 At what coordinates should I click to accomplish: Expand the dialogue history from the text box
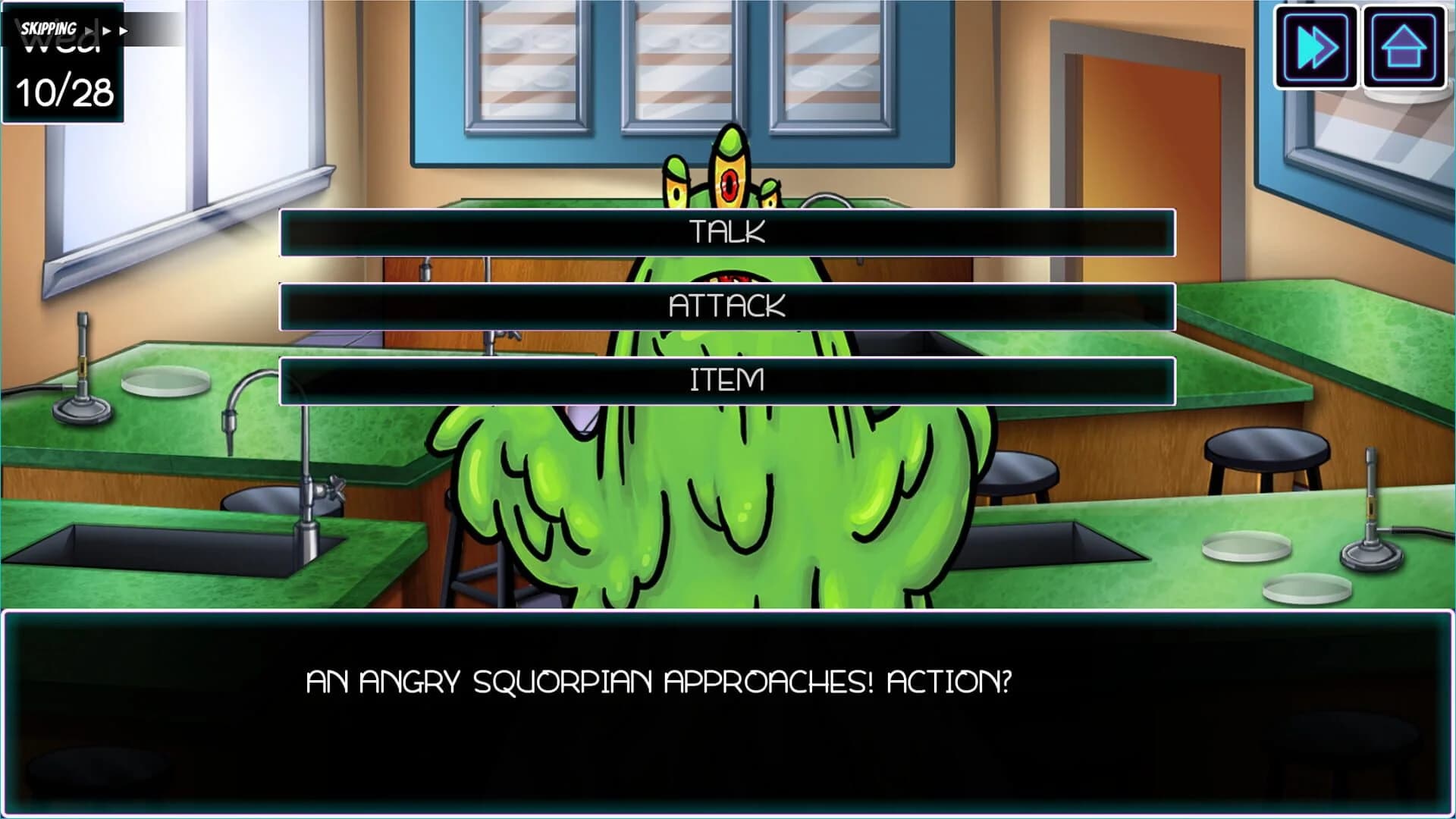click(726, 713)
